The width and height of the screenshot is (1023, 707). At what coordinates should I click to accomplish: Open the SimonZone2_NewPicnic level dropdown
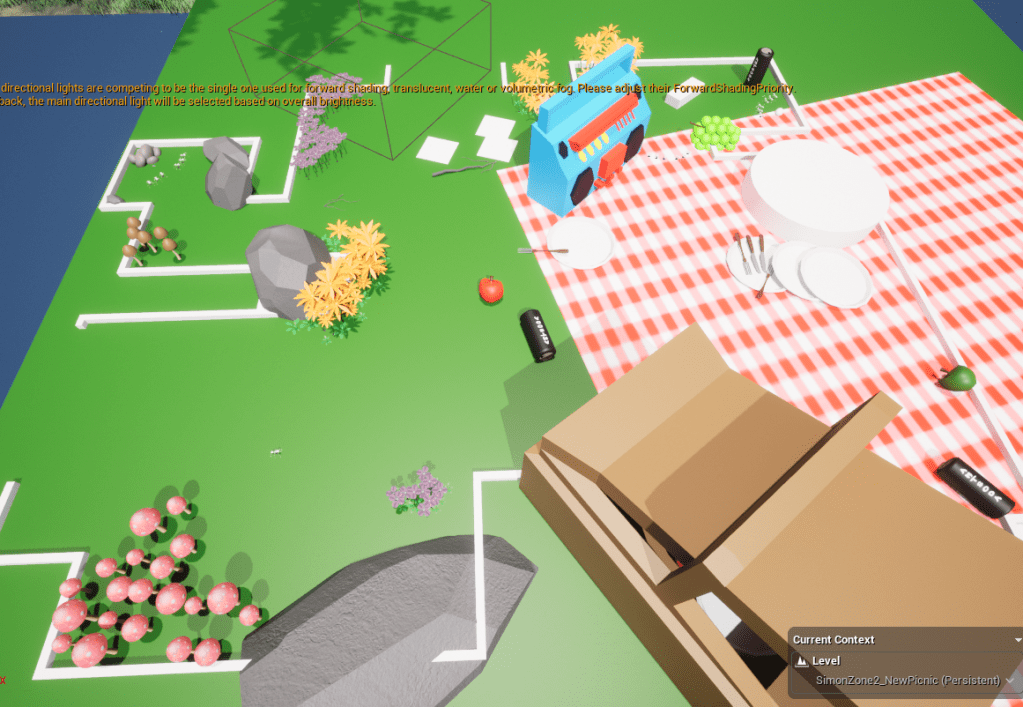(1009, 681)
